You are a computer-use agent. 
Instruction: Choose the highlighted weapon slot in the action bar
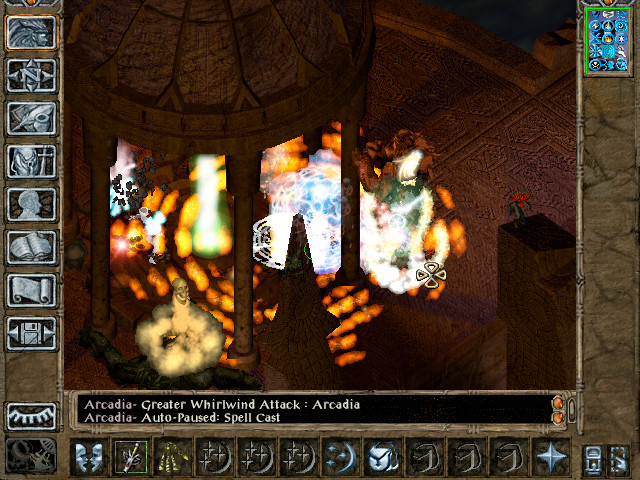coord(130,457)
